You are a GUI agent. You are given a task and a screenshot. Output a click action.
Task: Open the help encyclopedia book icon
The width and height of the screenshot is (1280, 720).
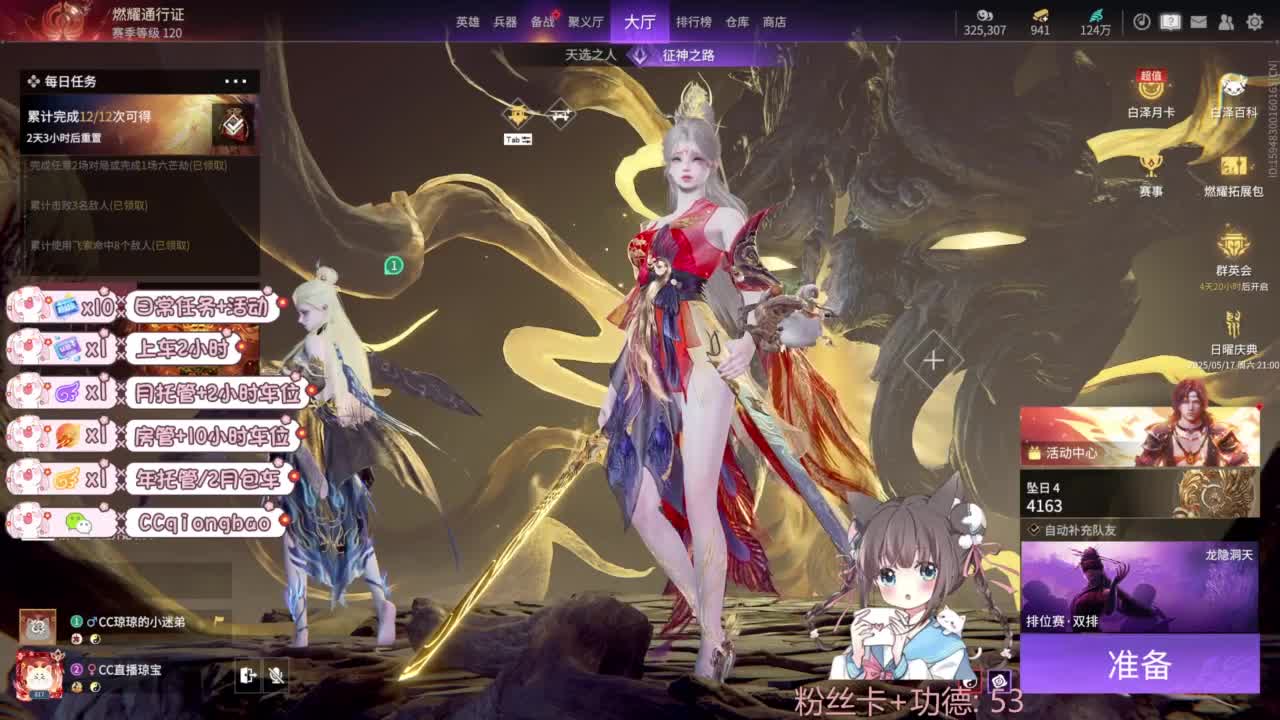pos(1170,21)
